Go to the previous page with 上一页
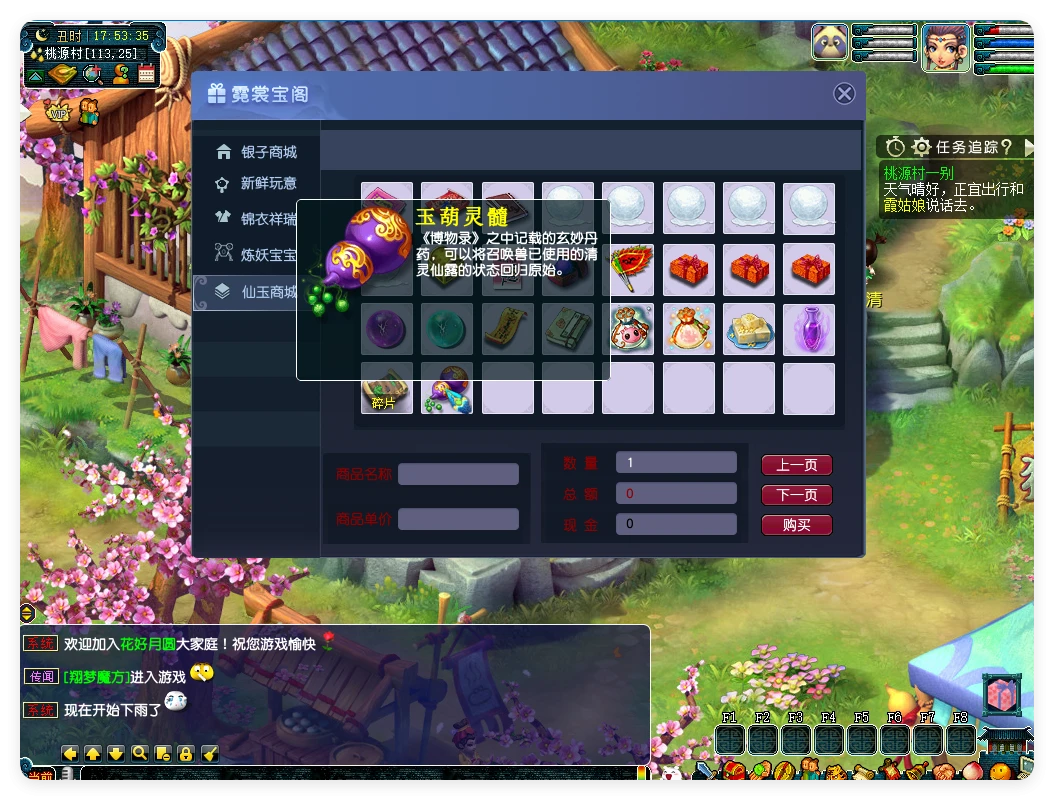 pyautogui.click(x=796, y=465)
